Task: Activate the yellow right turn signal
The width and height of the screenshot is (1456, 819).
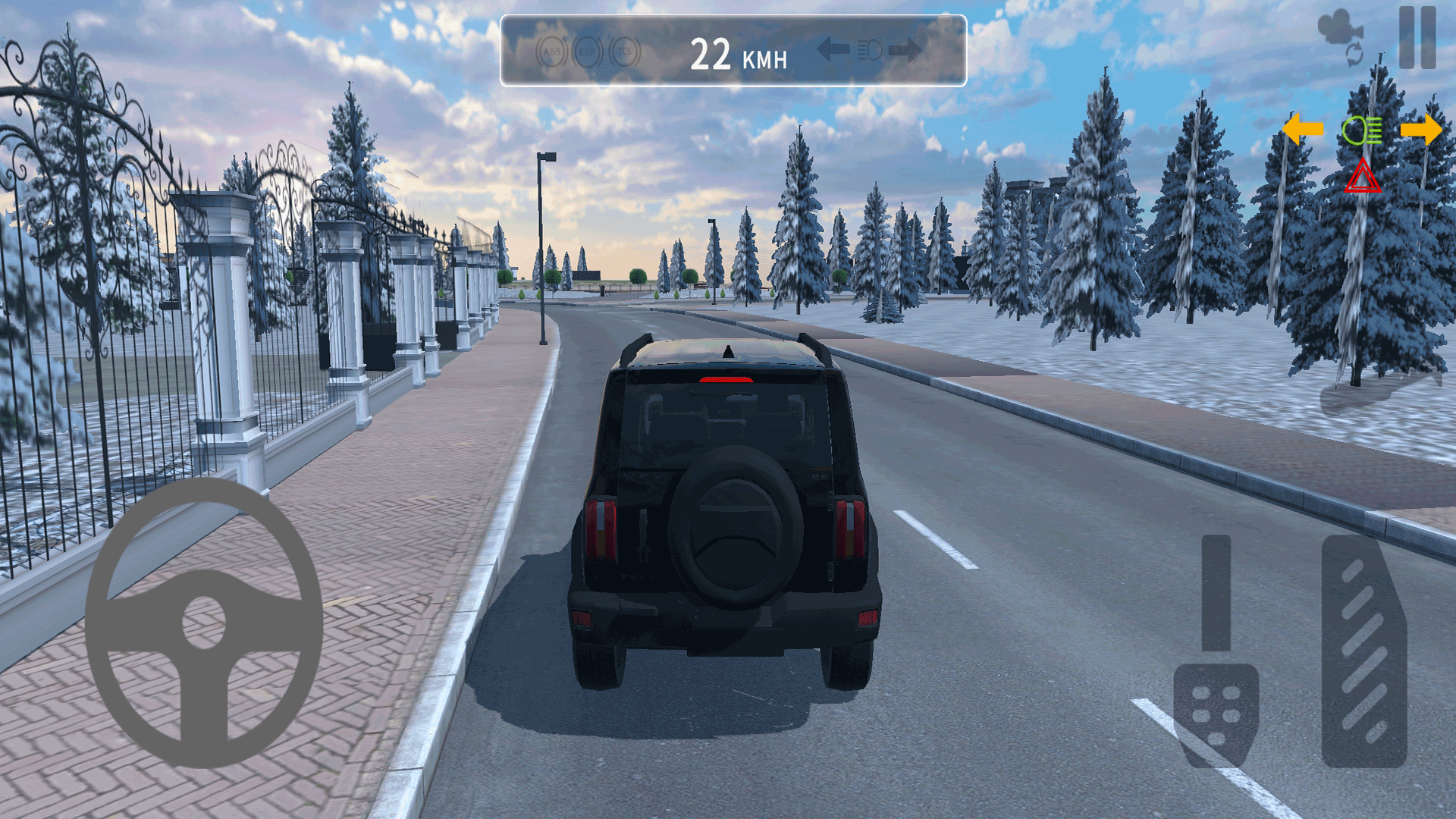Action: (x=1421, y=130)
